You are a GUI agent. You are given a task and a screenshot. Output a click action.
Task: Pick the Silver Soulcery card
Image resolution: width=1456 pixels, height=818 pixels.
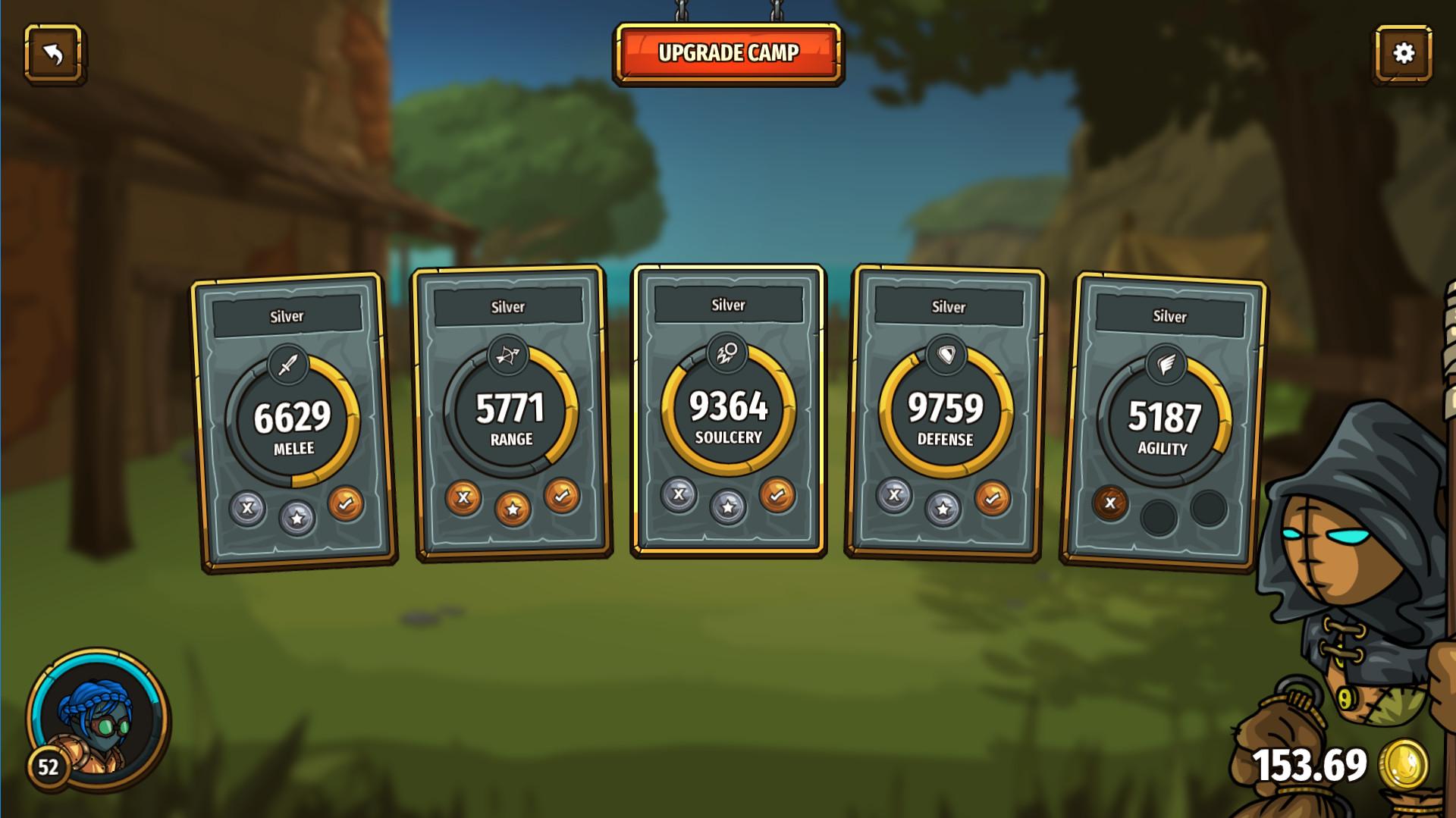tap(728, 408)
